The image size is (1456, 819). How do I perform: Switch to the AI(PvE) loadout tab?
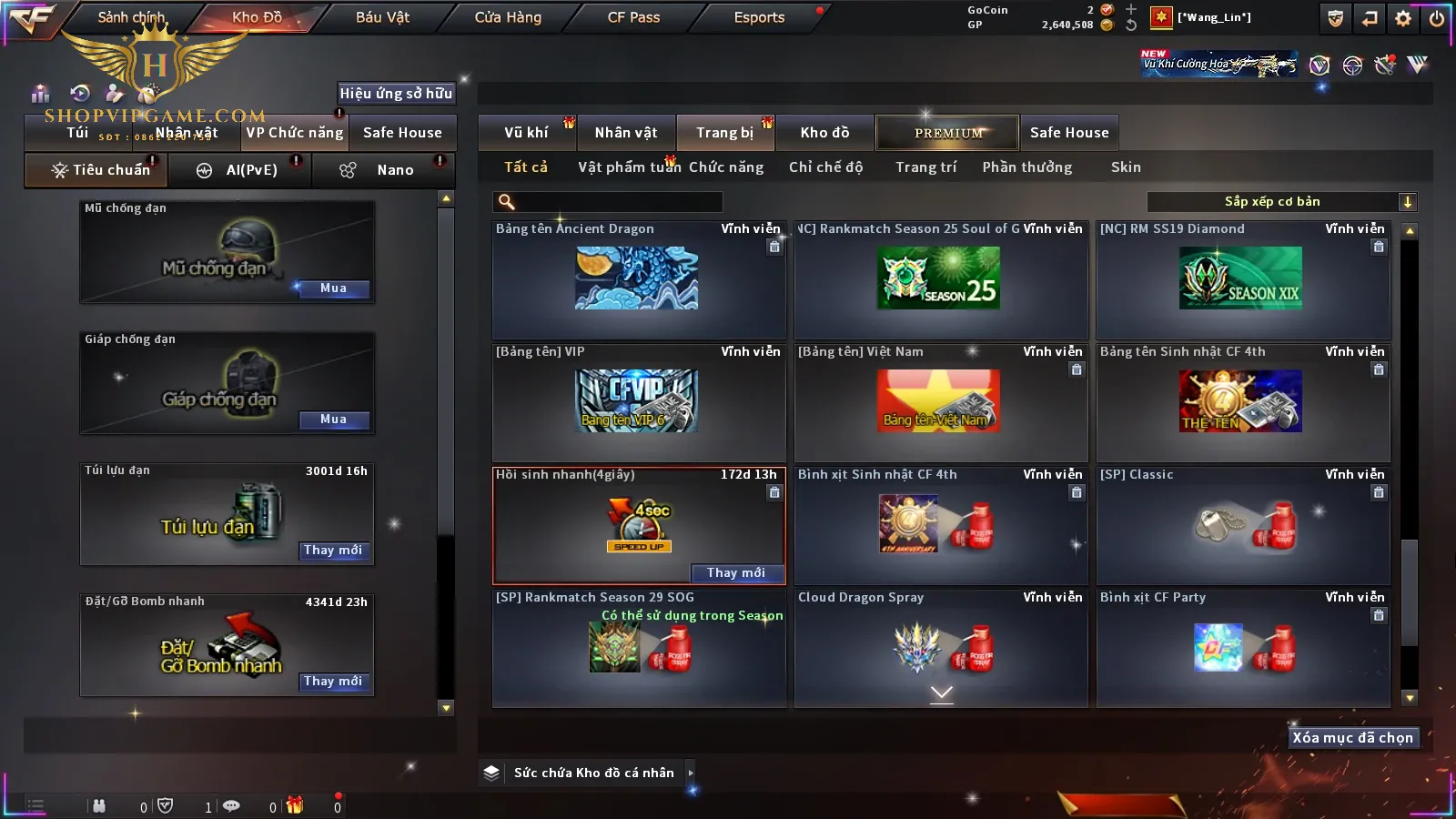241,170
